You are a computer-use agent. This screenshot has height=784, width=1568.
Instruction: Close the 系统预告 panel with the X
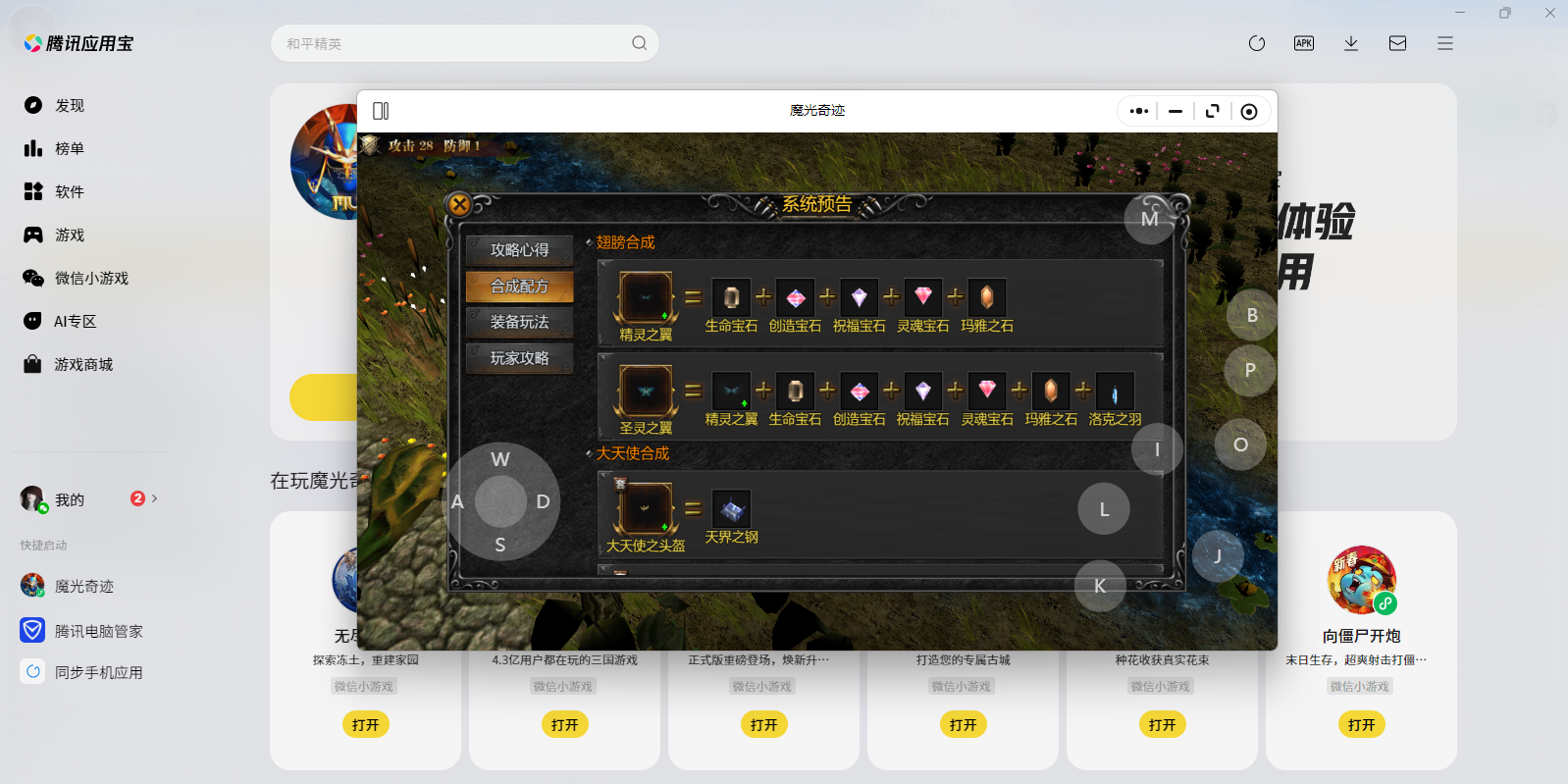pyautogui.click(x=459, y=204)
